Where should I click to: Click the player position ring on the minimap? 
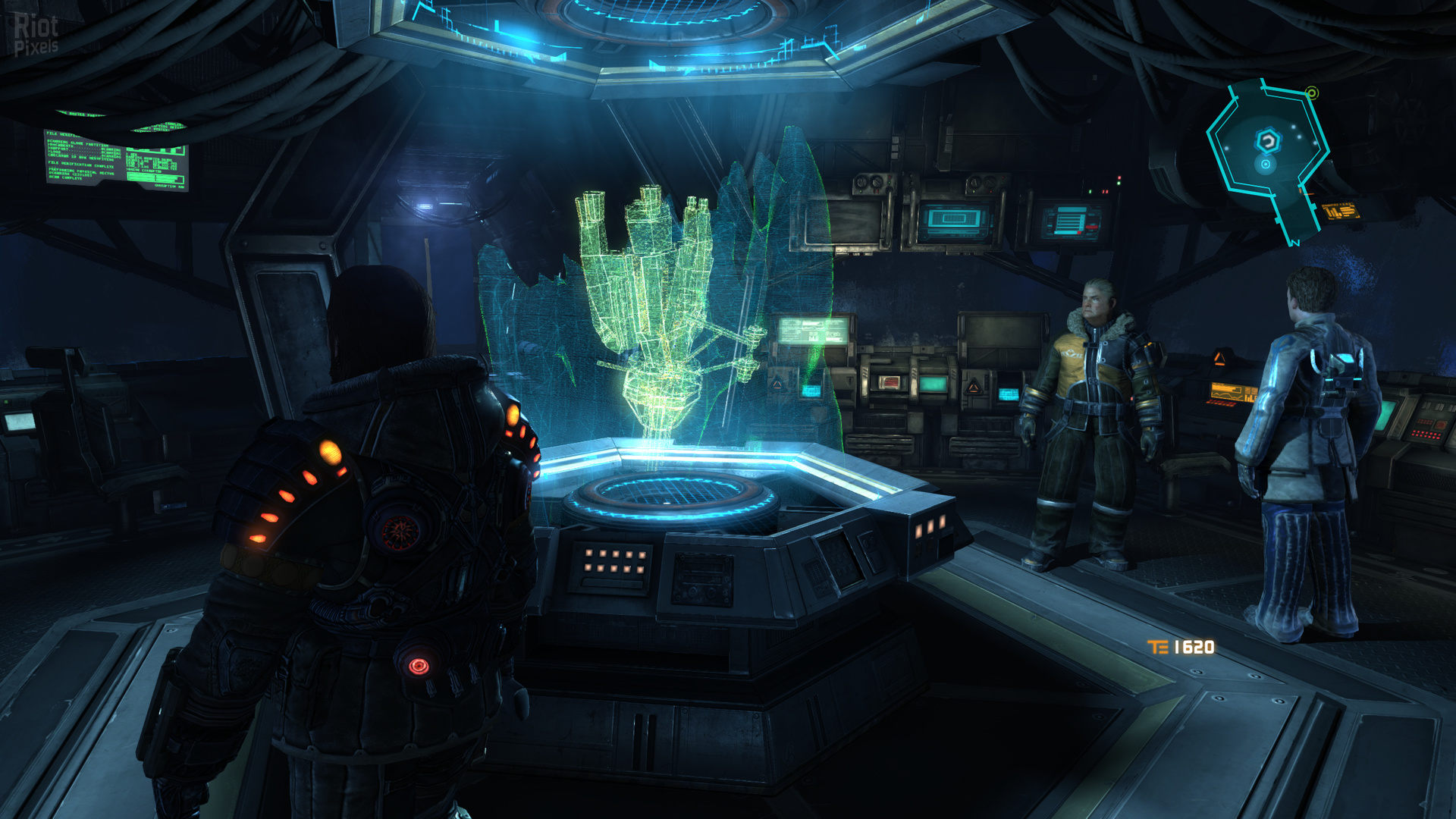click(1266, 164)
